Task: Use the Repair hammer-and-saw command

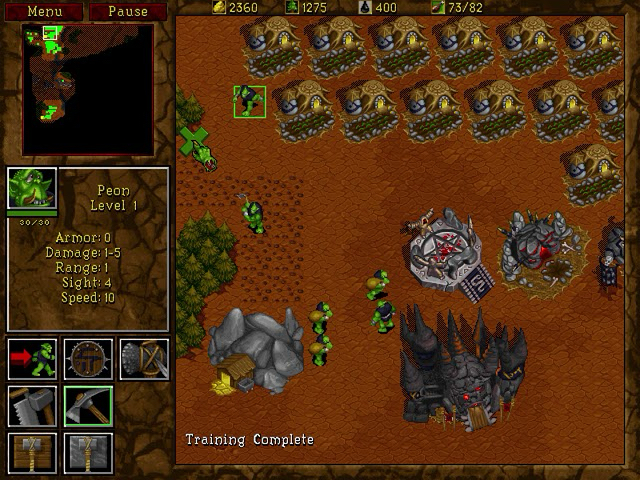Action: (x=32, y=405)
